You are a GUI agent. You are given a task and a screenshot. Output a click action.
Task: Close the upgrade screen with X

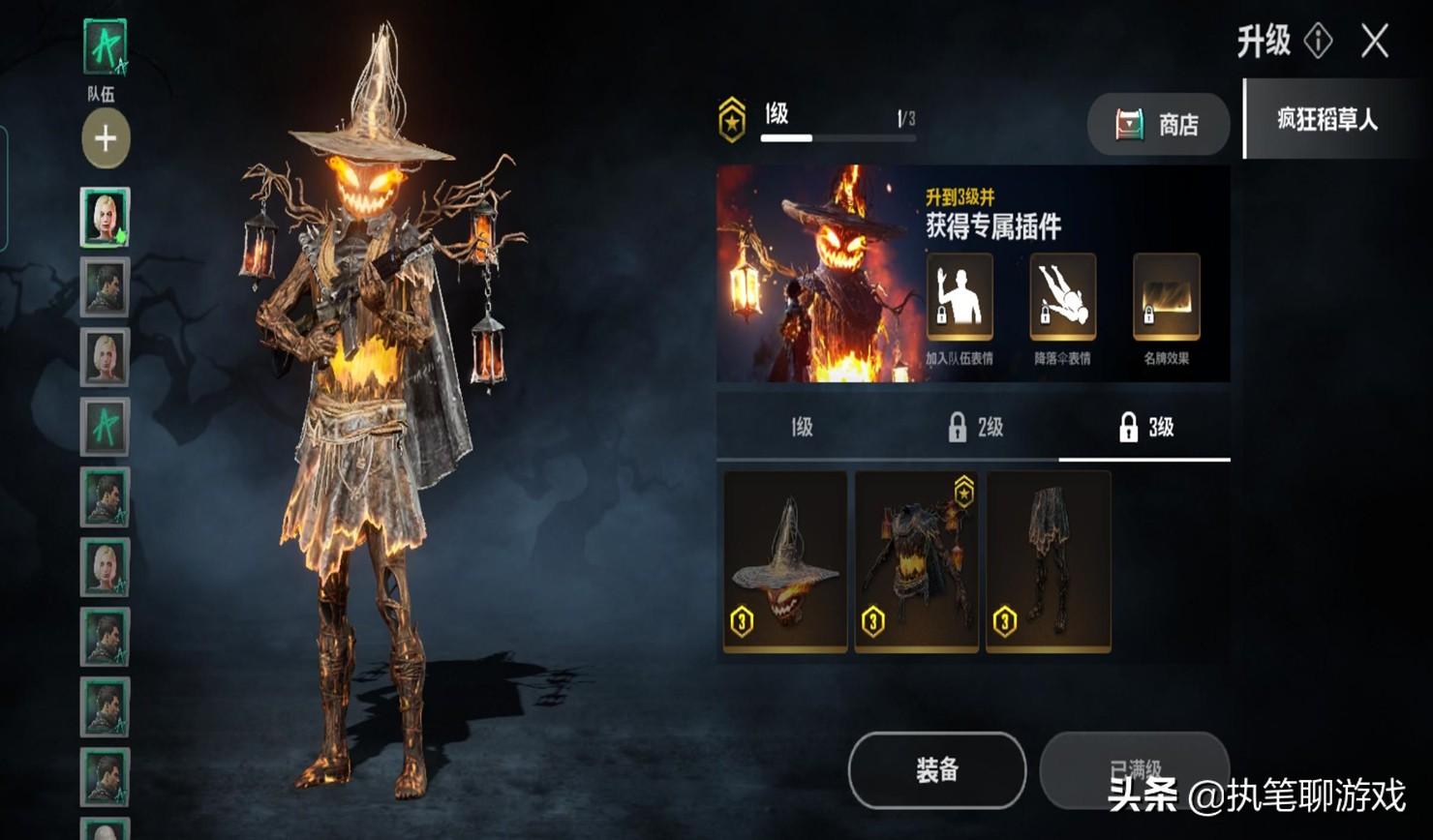[x=1375, y=42]
